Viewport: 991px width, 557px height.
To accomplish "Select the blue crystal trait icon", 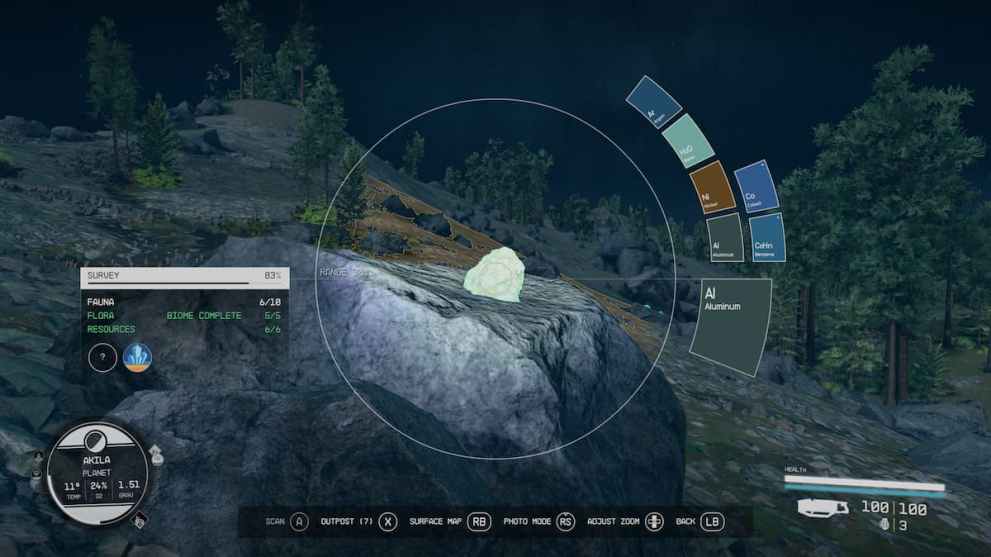I will click(137, 357).
